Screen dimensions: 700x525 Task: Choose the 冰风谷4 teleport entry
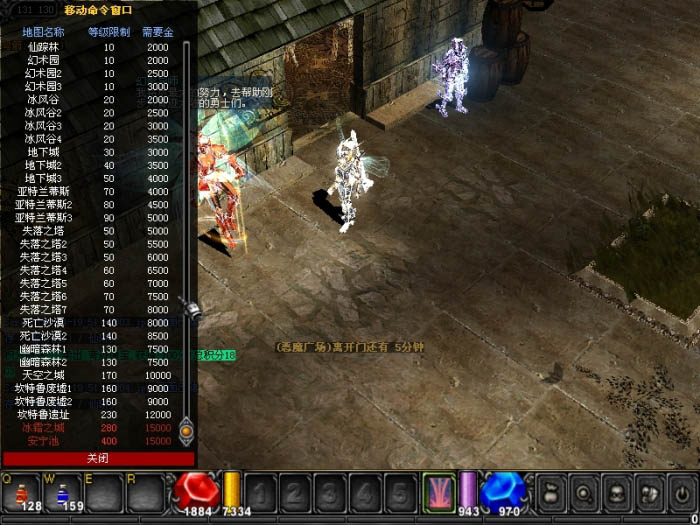click(x=44, y=138)
